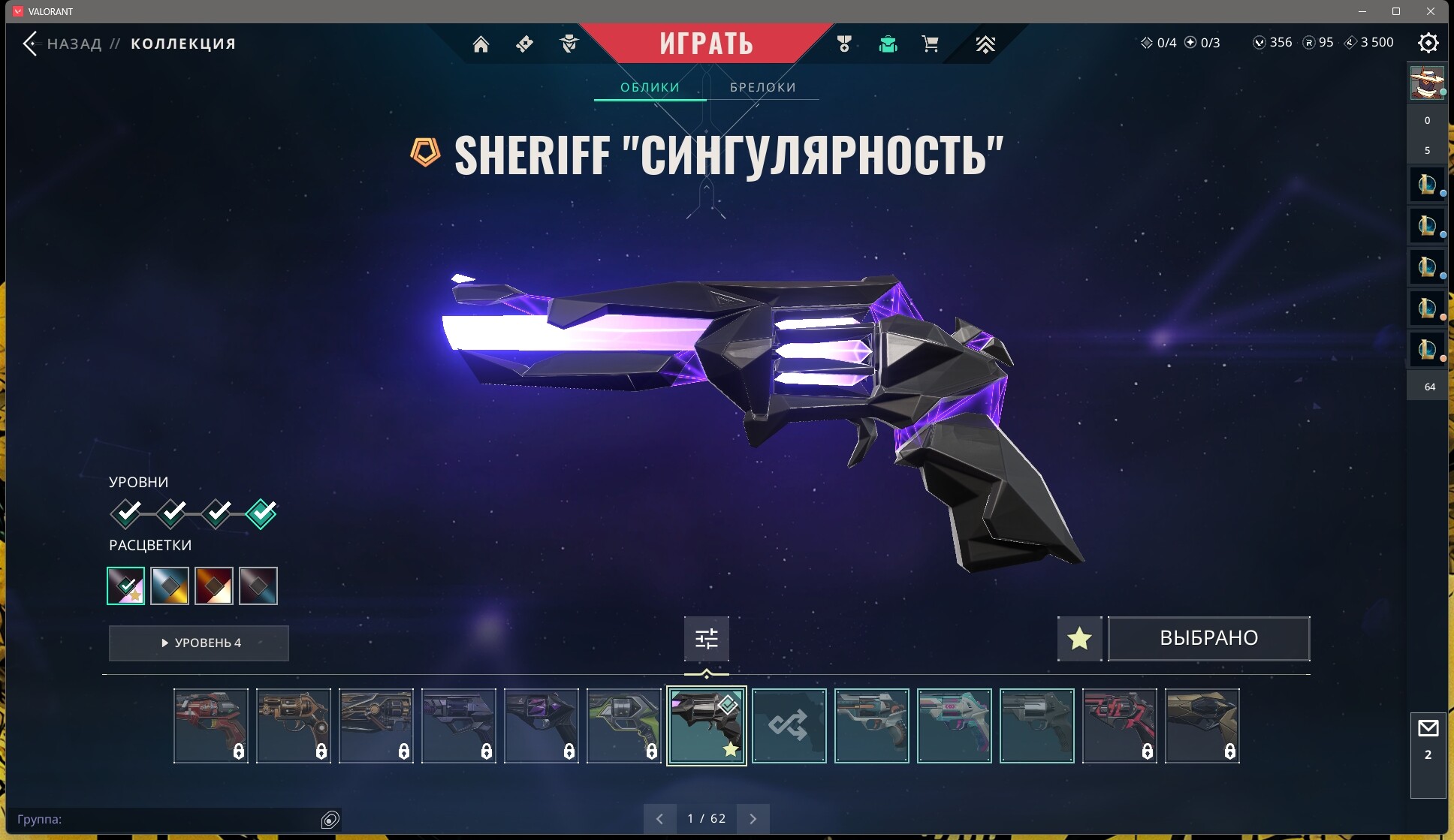Open the Agents section icon

pyautogui.click(x=569, y=44)
